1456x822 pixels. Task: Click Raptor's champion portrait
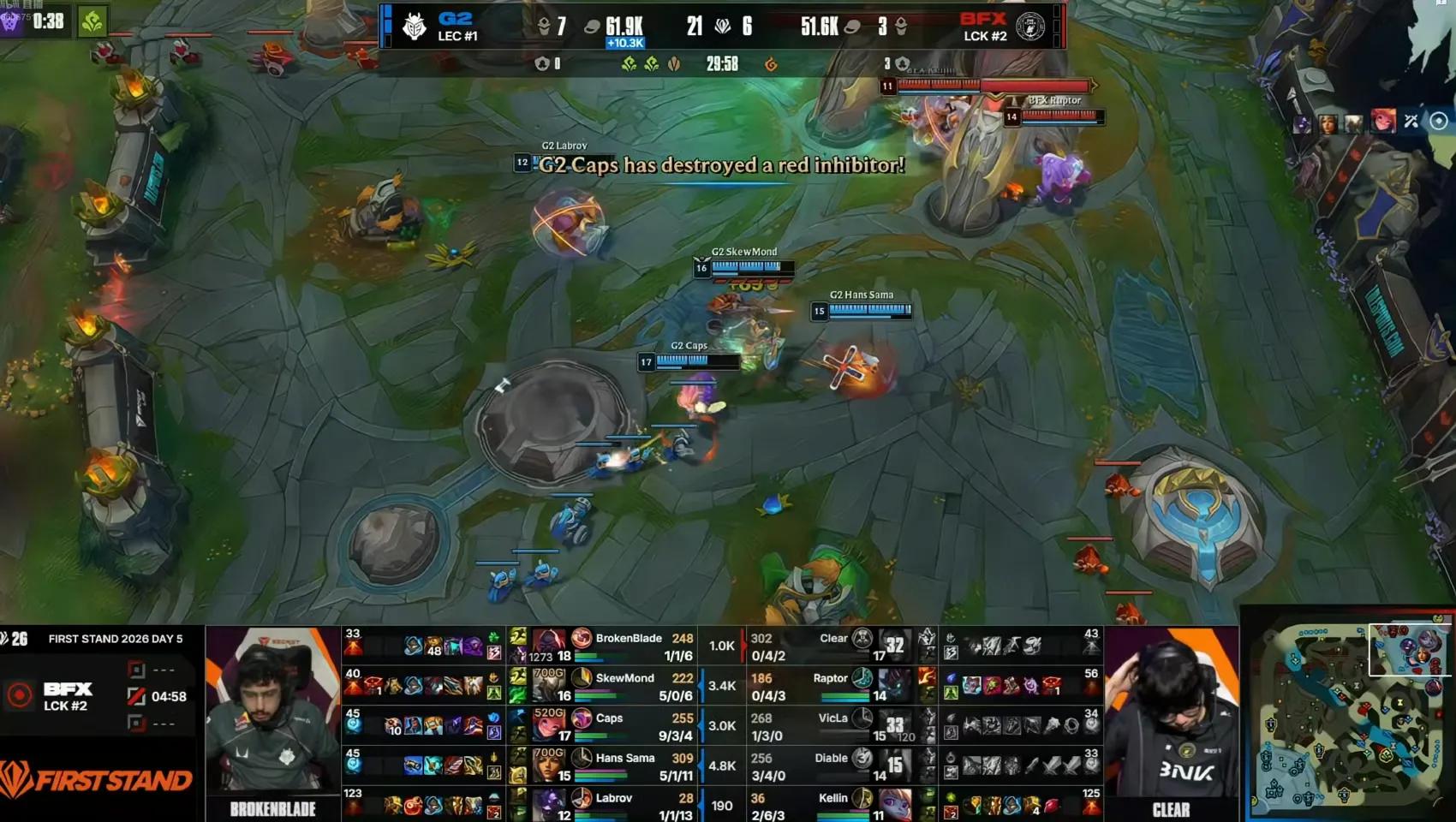(895, 686)
